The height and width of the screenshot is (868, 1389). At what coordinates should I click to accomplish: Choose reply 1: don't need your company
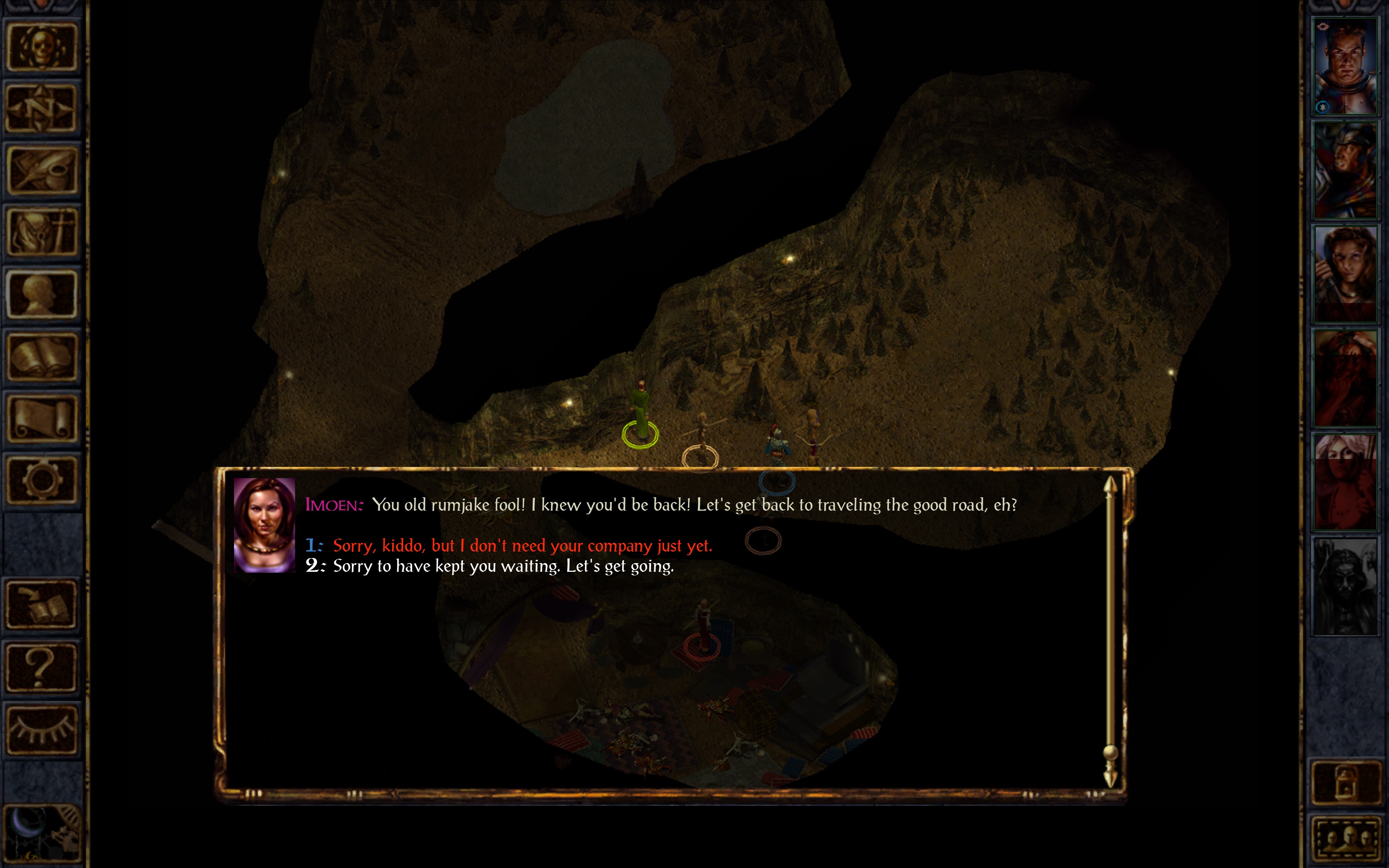coord(522,545)
